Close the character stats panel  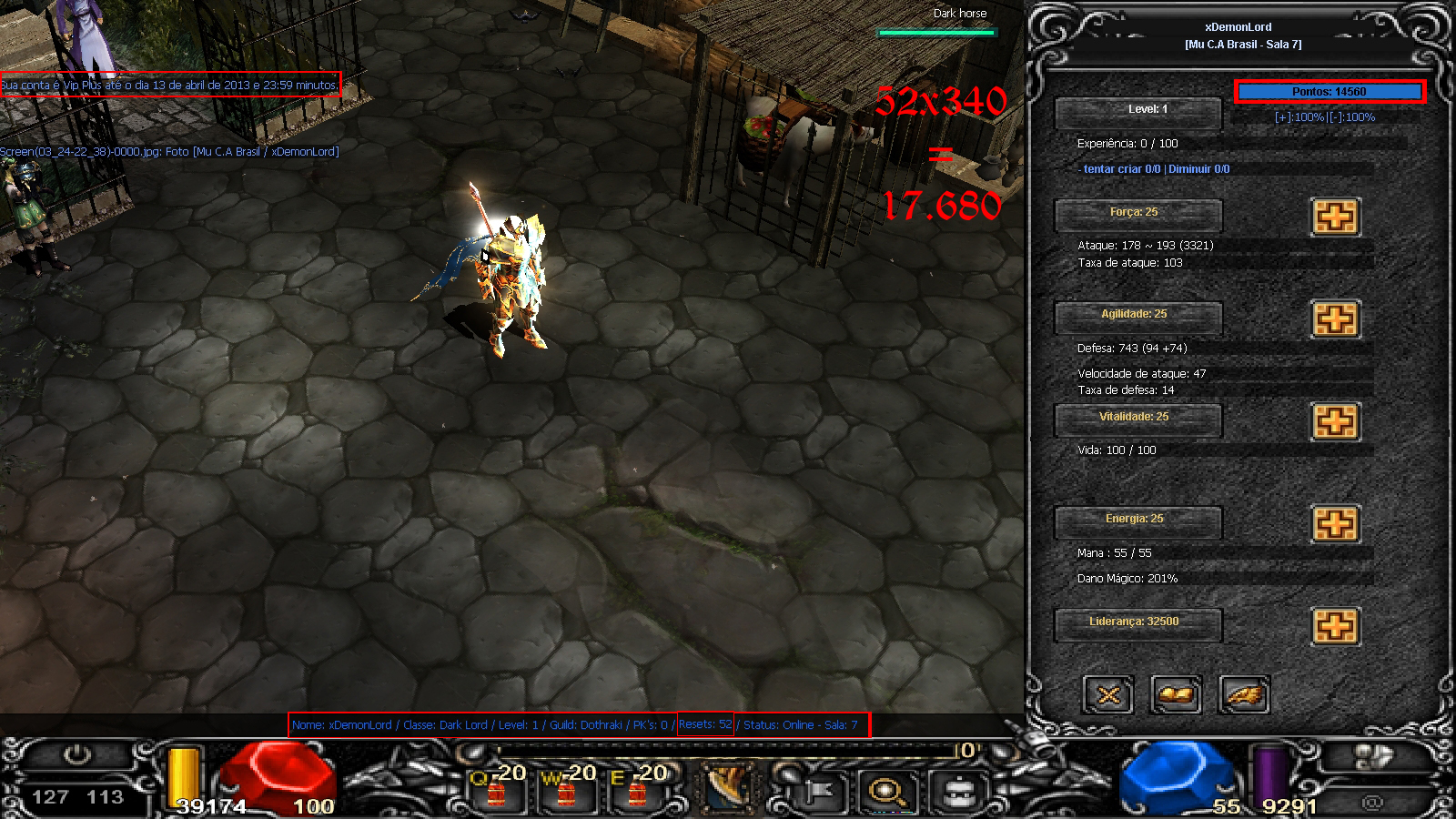coord(1107,696)
